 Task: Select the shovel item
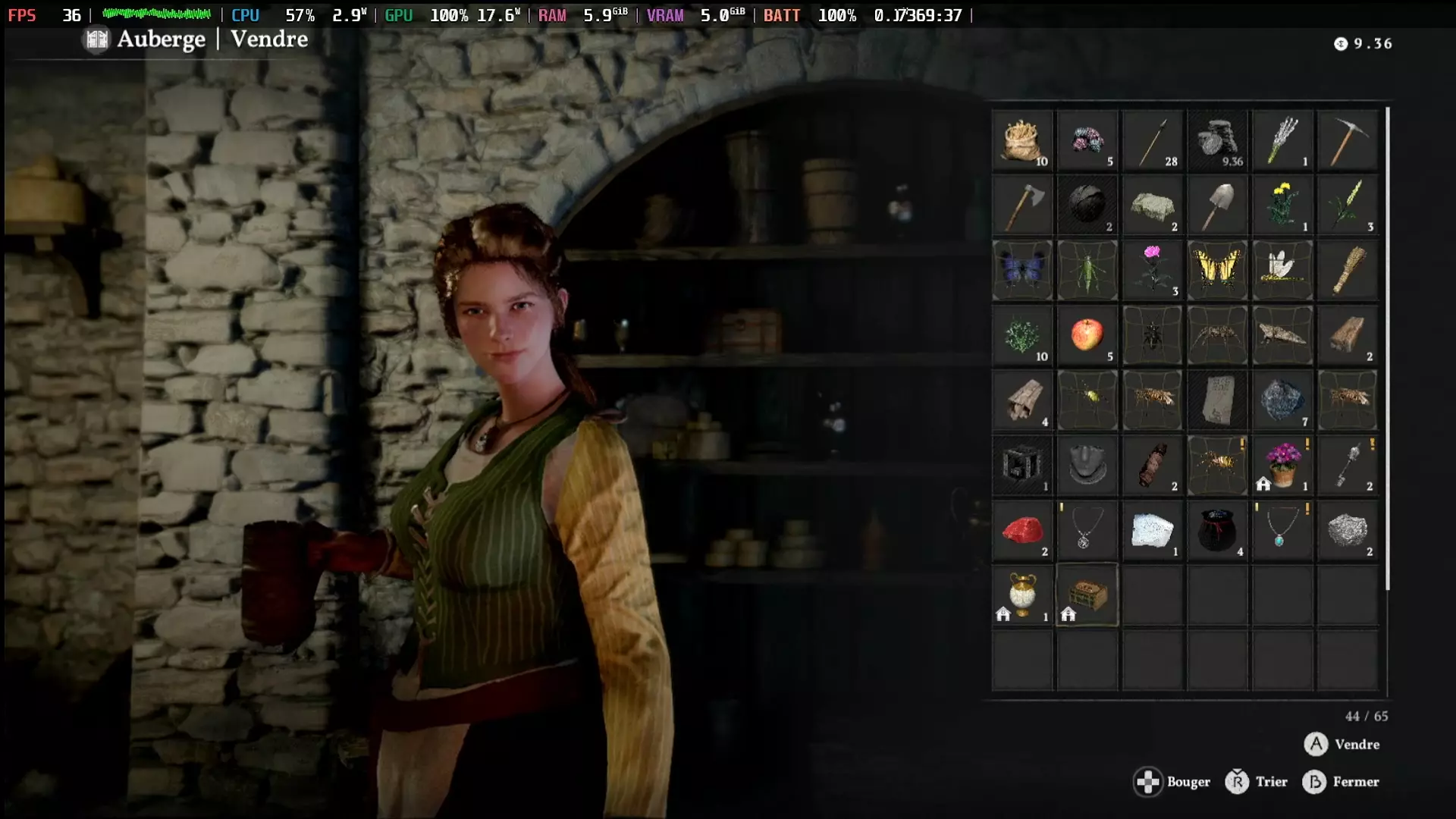pyautogui.click(x=1218, y=206)
